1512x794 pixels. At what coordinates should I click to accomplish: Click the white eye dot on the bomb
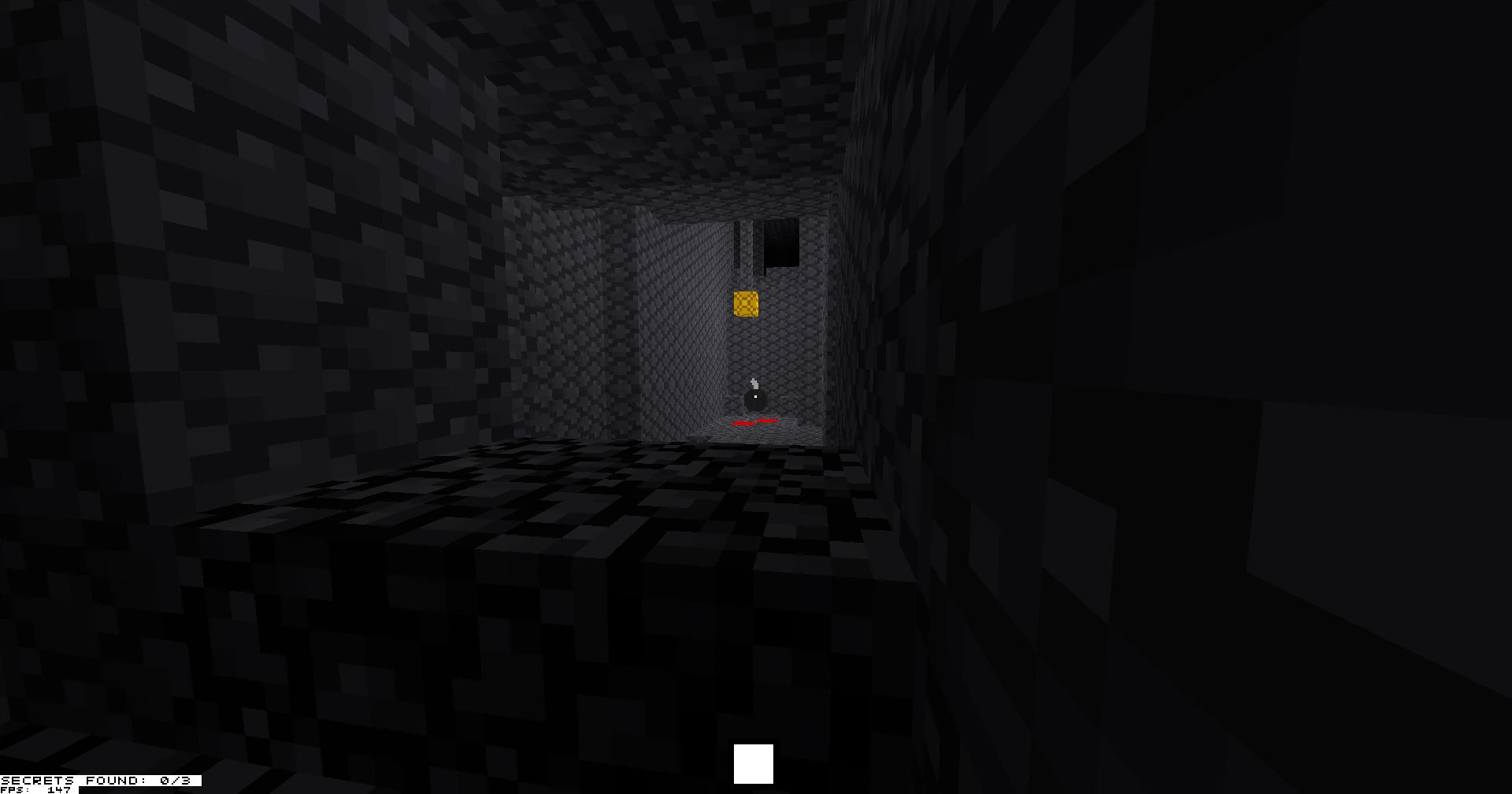coord(756,396)
